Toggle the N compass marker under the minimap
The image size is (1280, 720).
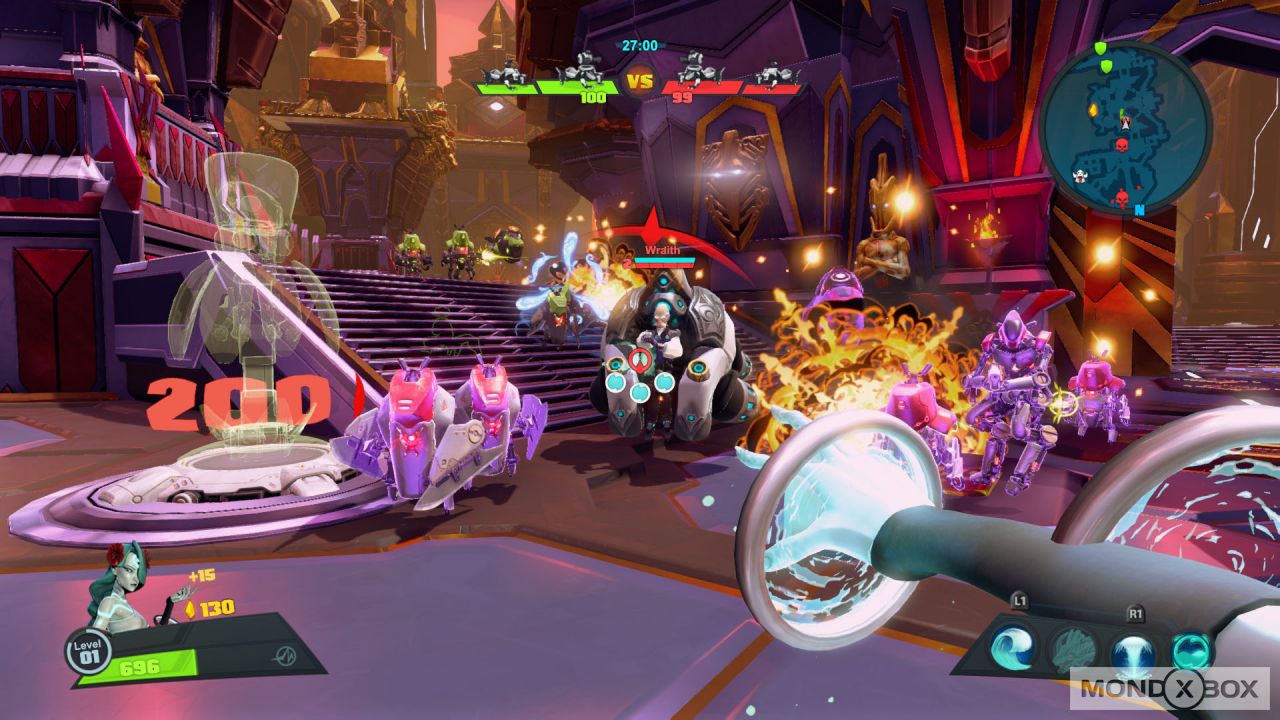coord(1140,209)
